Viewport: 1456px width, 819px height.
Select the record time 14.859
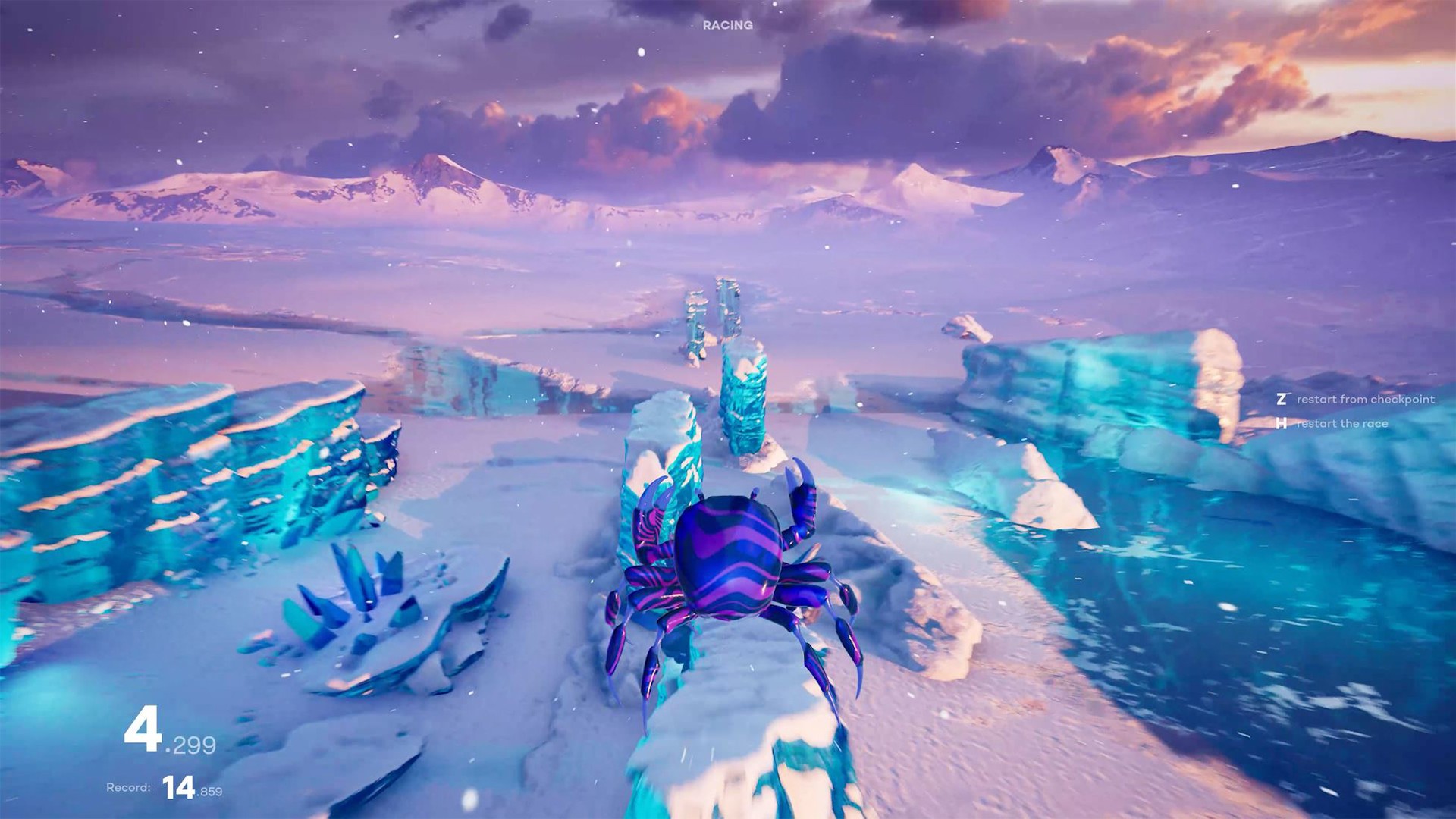(193, 788)
